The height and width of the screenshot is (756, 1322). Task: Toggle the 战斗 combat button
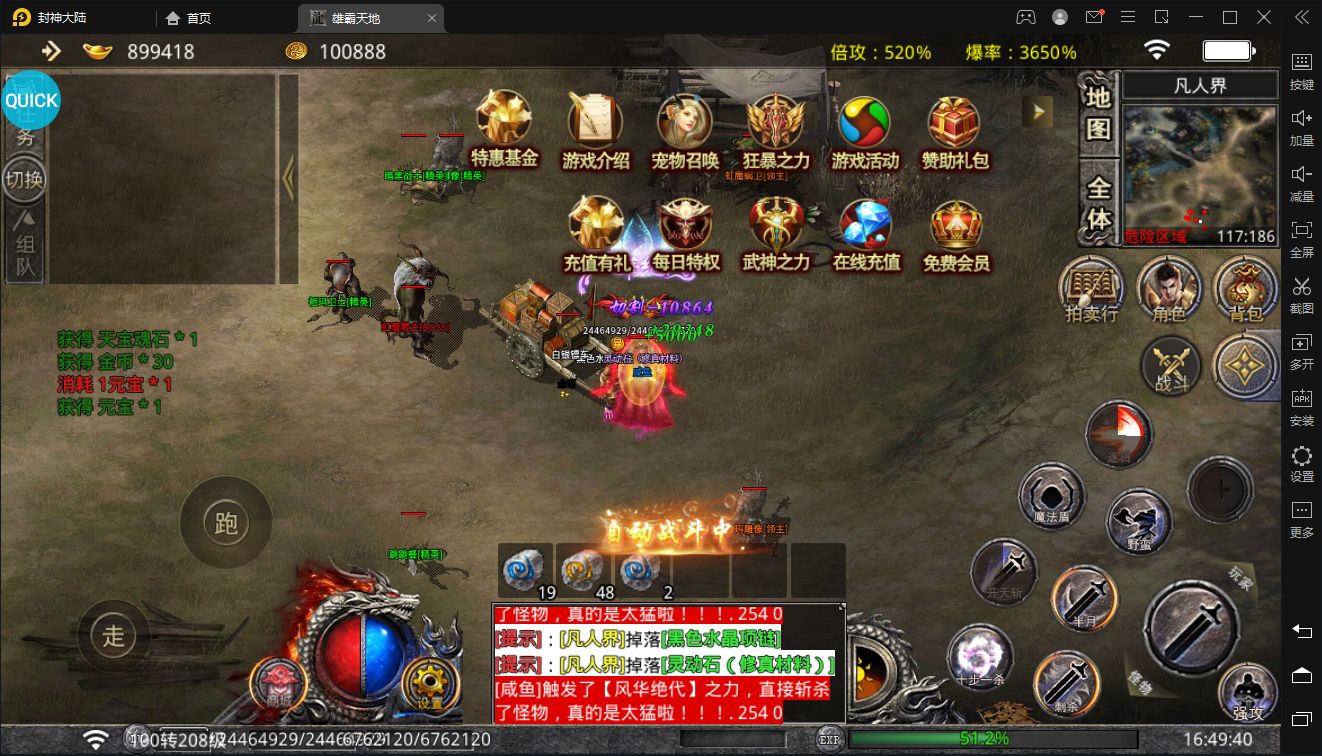[1171, 365]
